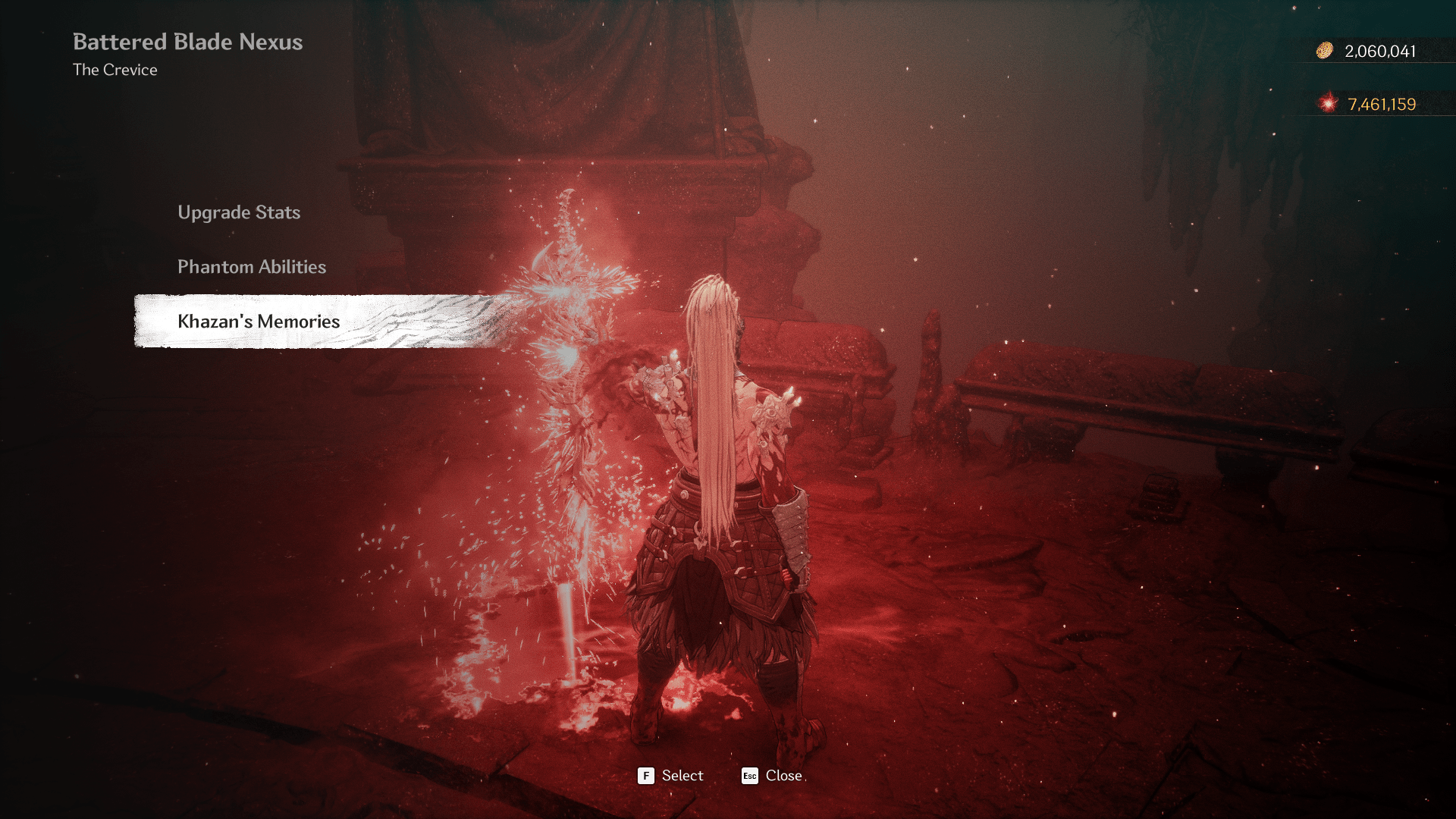The width and height of the screenshot is (1456, 819).
Task: Select the highlighted Khazan's Memories entry
Action: click(259, 322)
